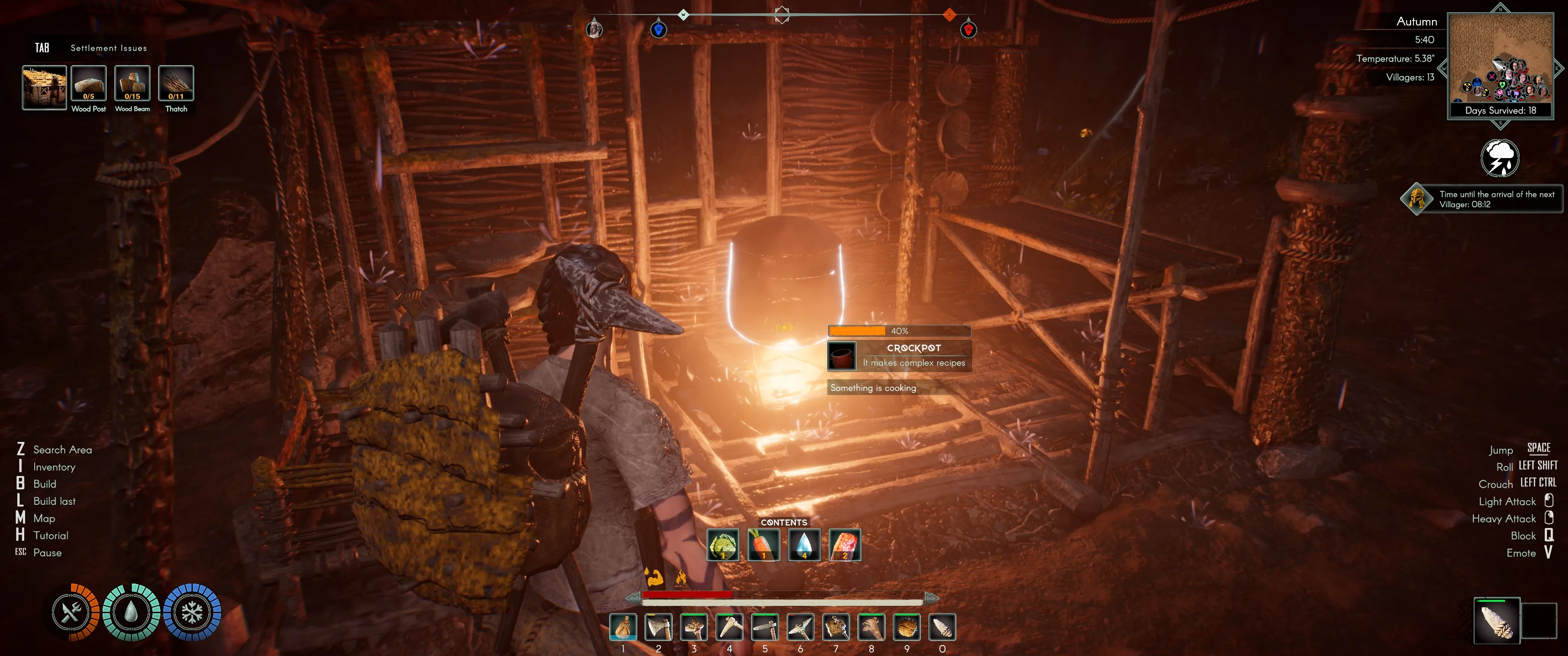
Task: Select the thatched house settlement issue
Action: [x=44, y=87]
